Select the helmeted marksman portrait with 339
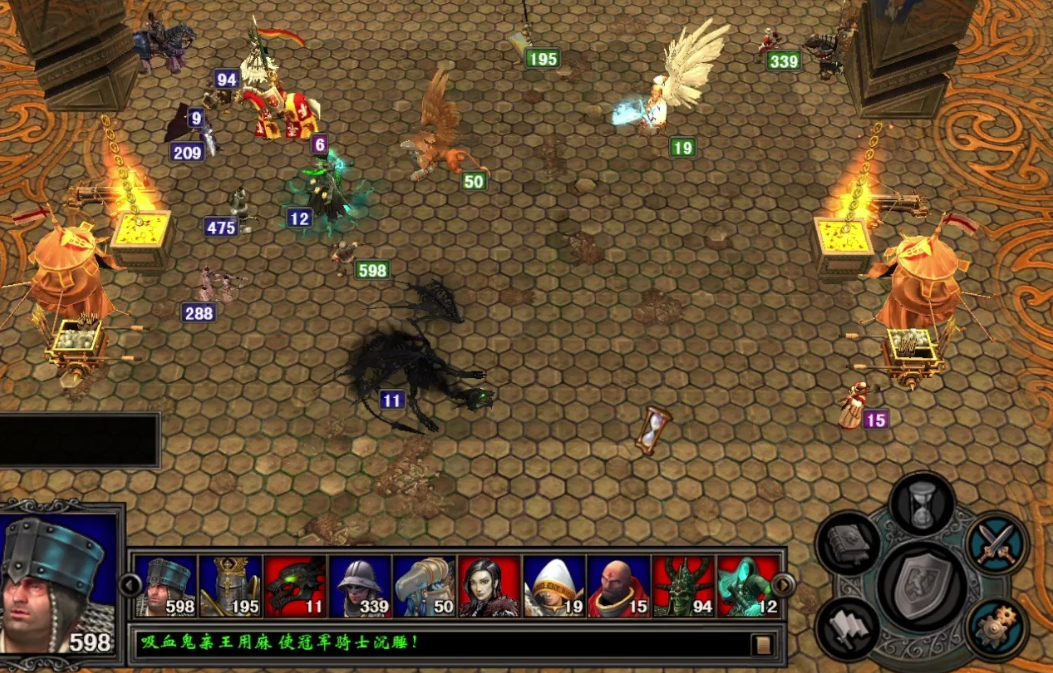1053x673 pixels. tap(360, 586)
